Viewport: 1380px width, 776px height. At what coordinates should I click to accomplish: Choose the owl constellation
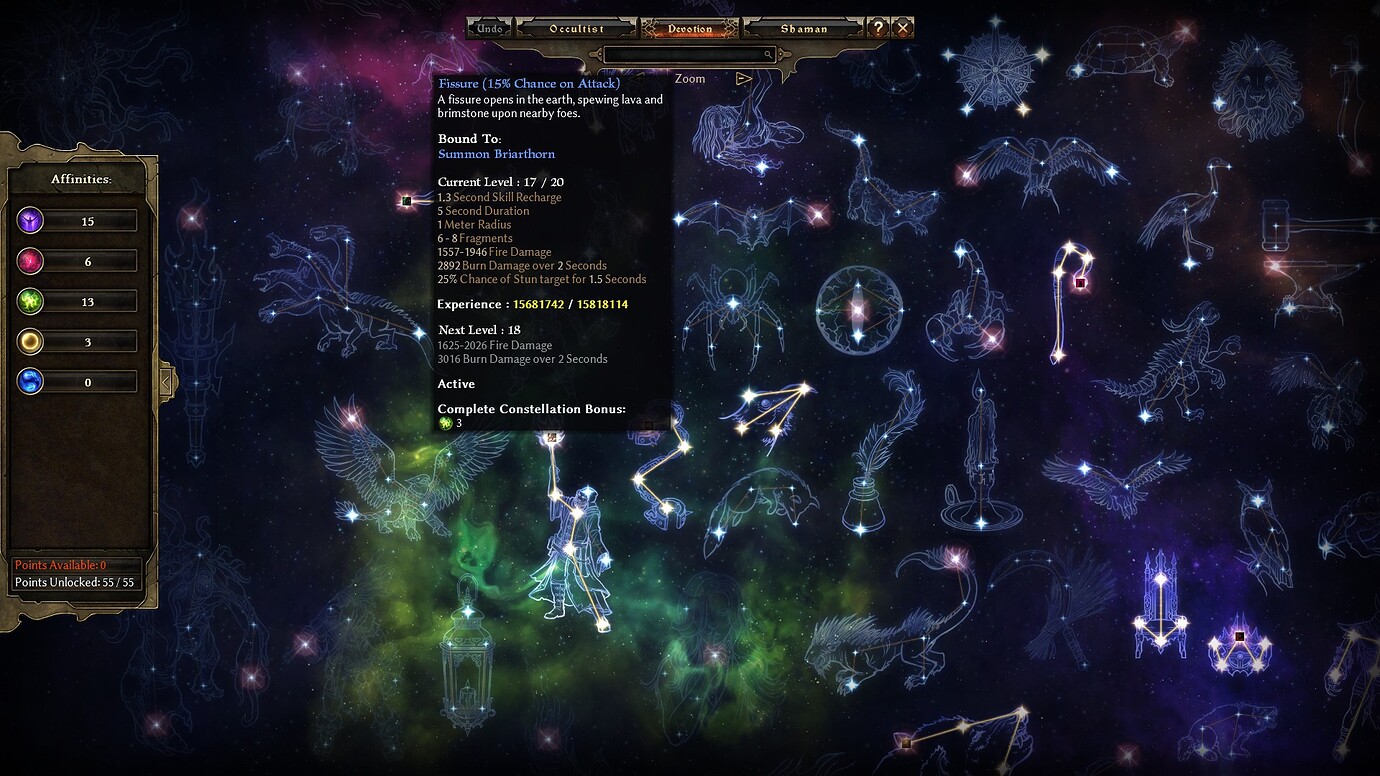(1262, 530)
